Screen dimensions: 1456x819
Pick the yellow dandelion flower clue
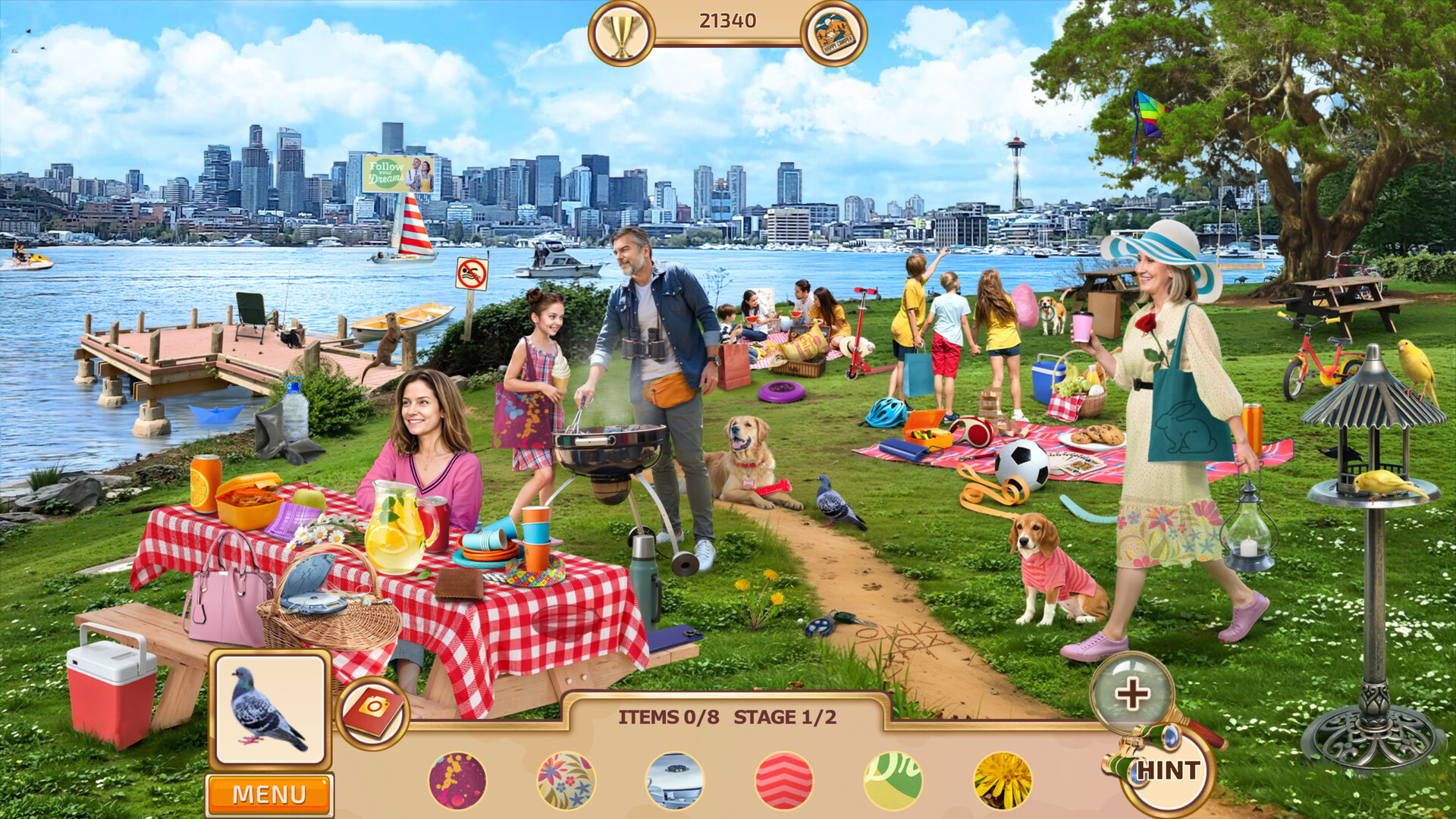click(x=1003, y=780)
